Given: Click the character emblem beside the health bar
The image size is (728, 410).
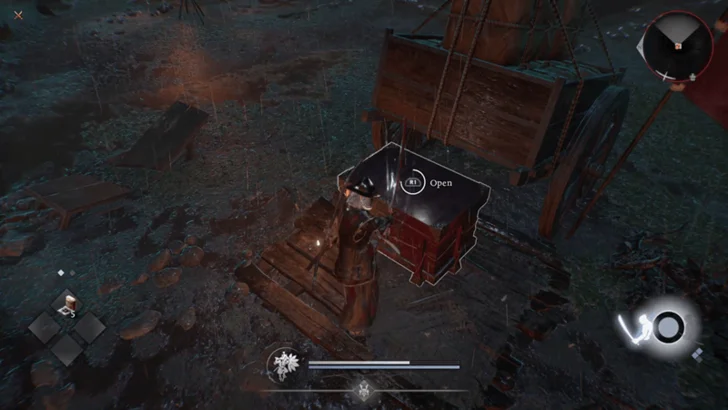Looking at the screenshot, I should coord(283,365).
